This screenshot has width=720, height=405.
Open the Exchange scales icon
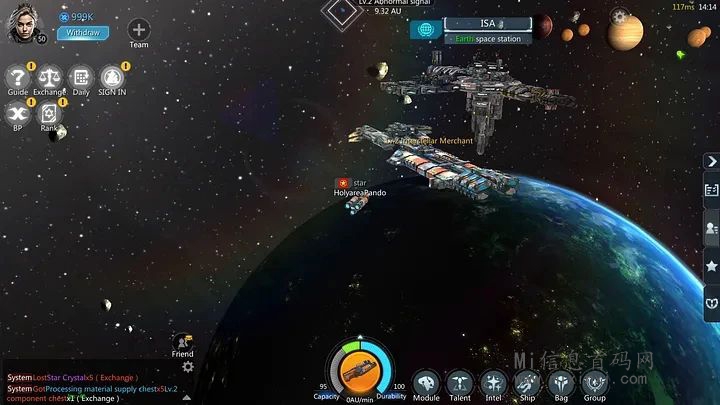tap(49, 76)
